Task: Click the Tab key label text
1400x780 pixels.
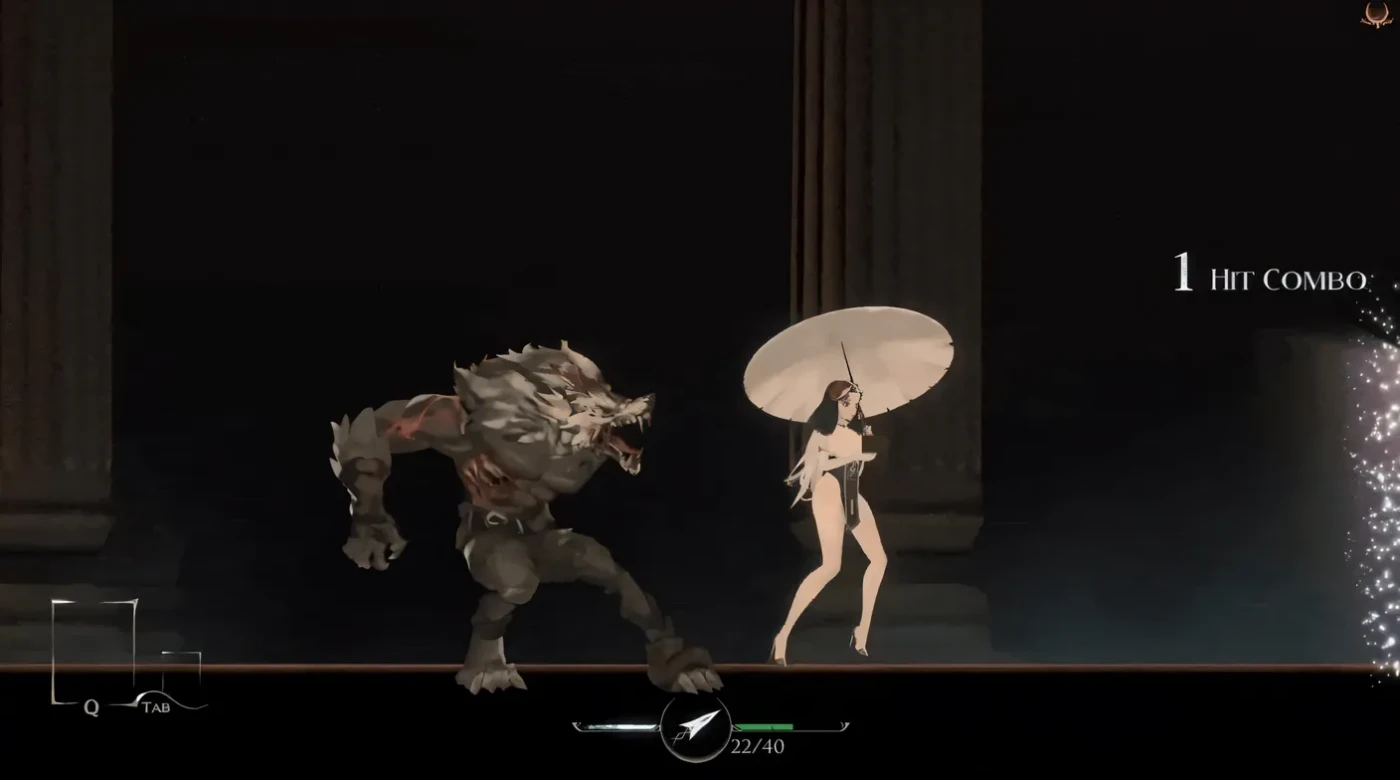Action: tap(157, 707)
